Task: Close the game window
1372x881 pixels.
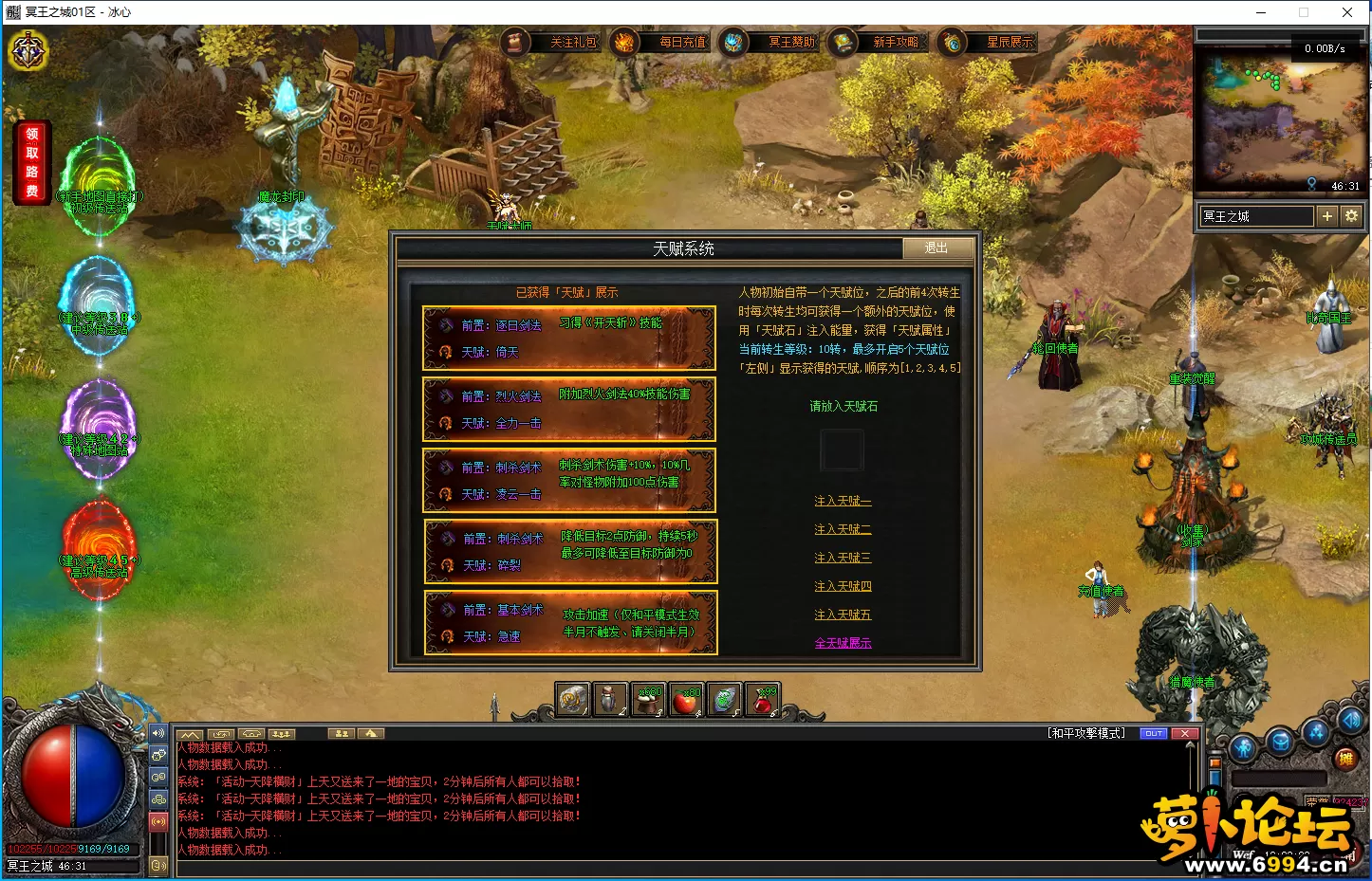Action: point(1347,12)
